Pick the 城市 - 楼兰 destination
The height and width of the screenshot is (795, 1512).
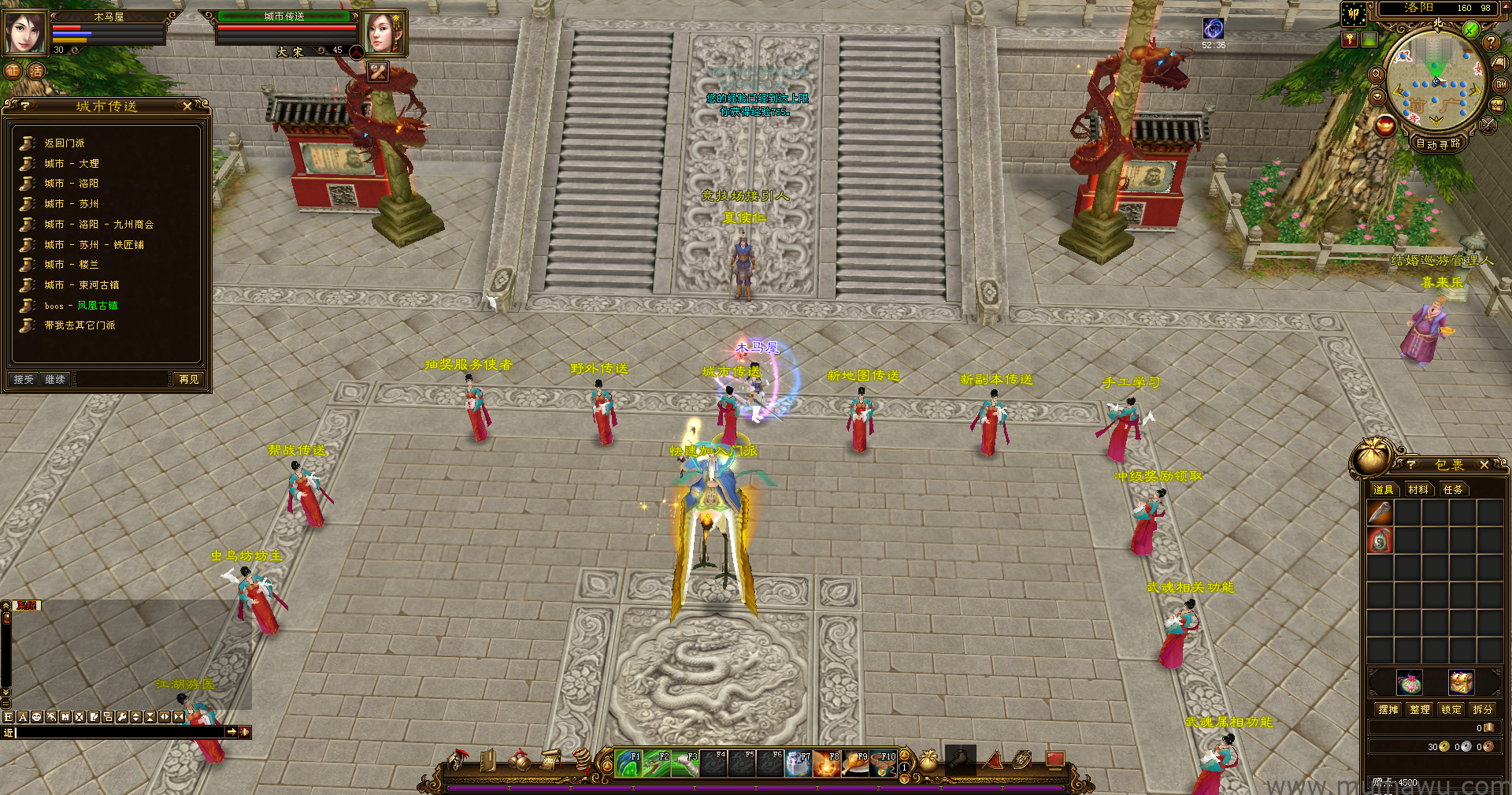pos(72,265)
